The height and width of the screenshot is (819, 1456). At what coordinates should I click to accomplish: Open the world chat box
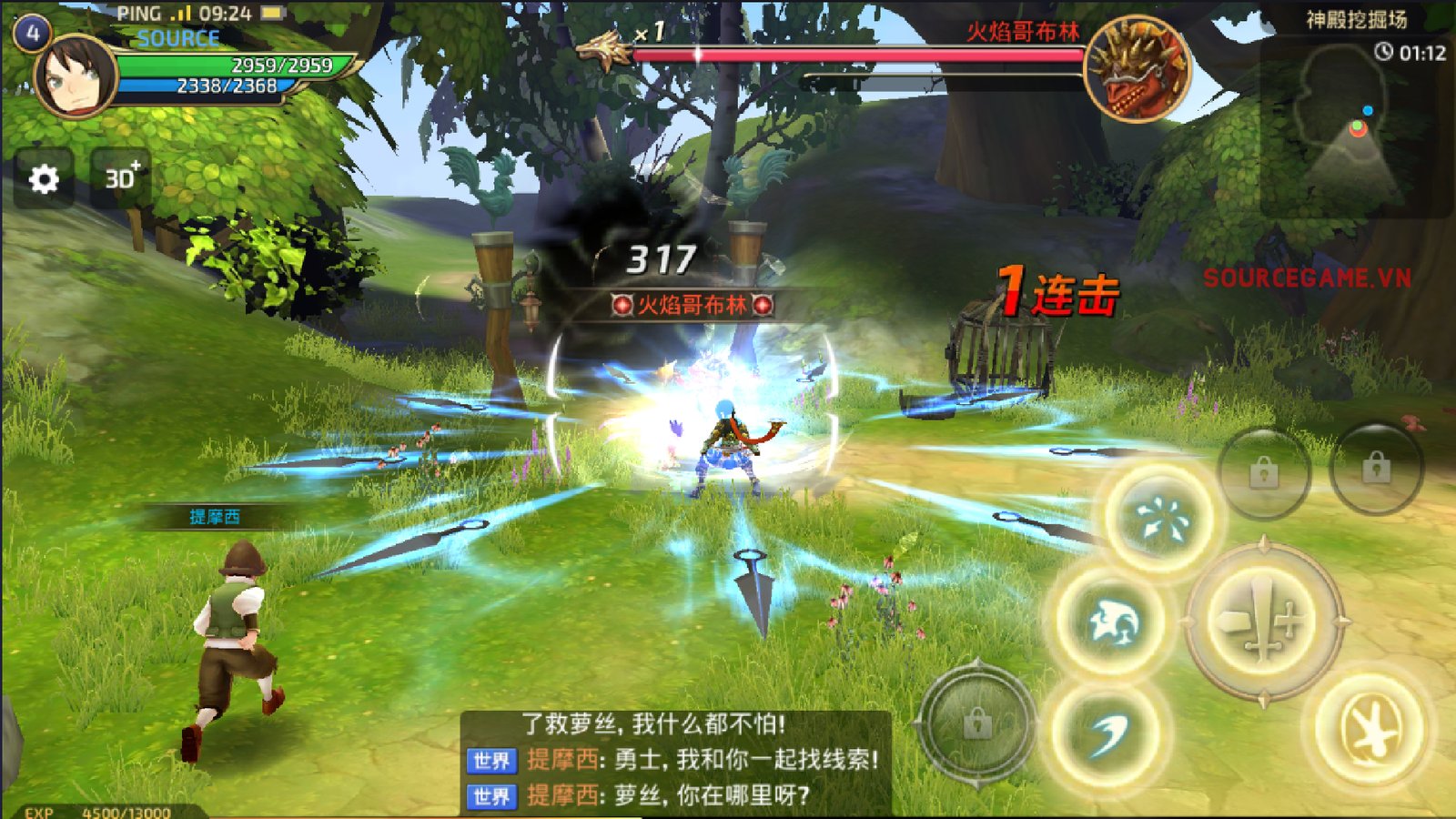pos(675,761)
